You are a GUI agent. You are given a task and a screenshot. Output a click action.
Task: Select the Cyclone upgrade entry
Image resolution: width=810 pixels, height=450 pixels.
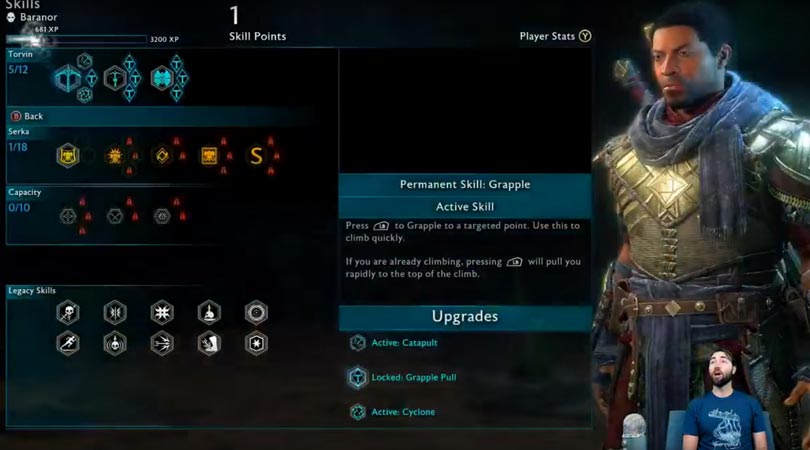pyautogui.click(x=405, y=412)
